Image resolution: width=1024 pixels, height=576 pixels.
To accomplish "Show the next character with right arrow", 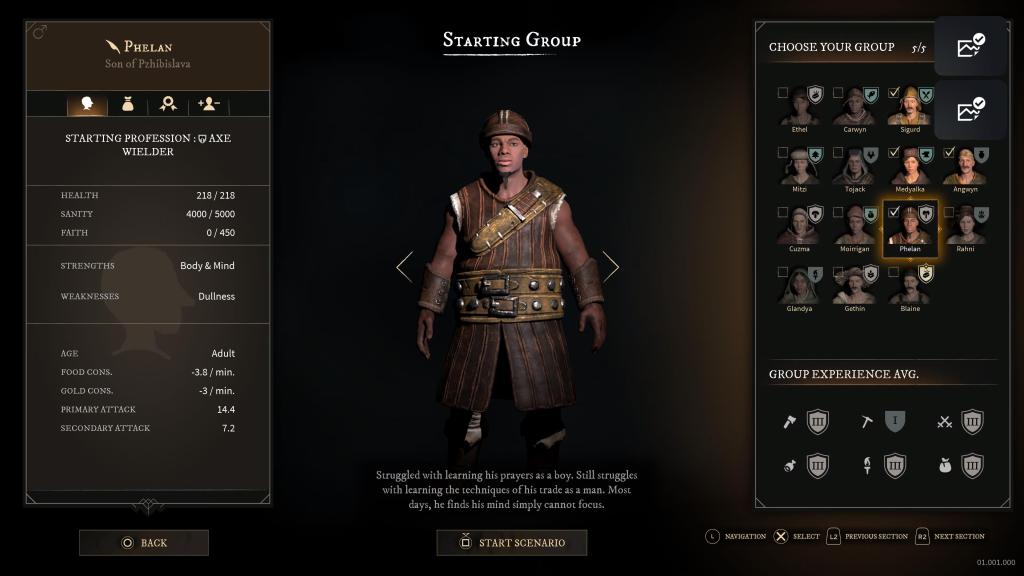I will 610,267.
